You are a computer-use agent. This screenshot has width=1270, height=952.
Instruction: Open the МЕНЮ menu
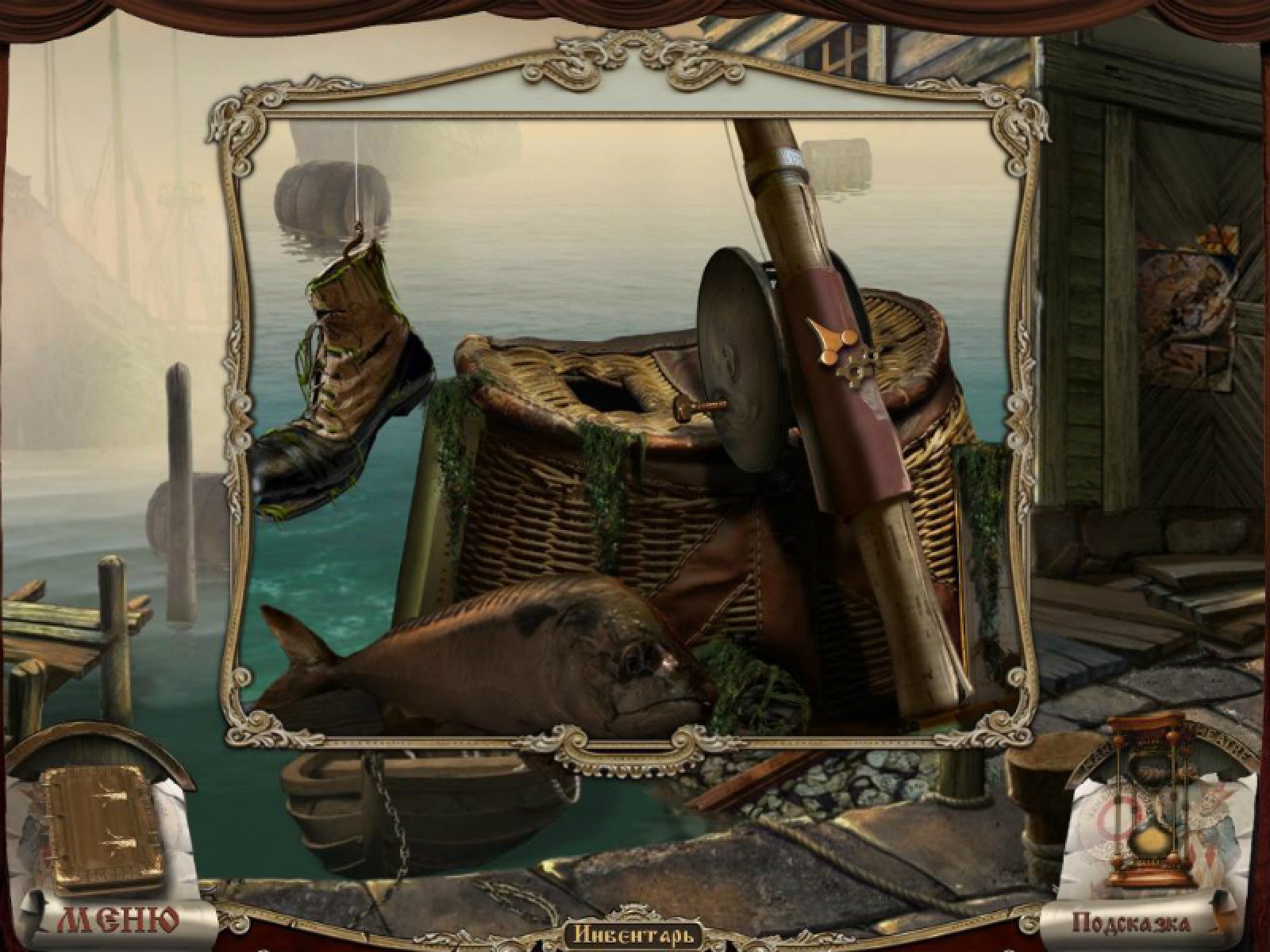pos(117,920)
